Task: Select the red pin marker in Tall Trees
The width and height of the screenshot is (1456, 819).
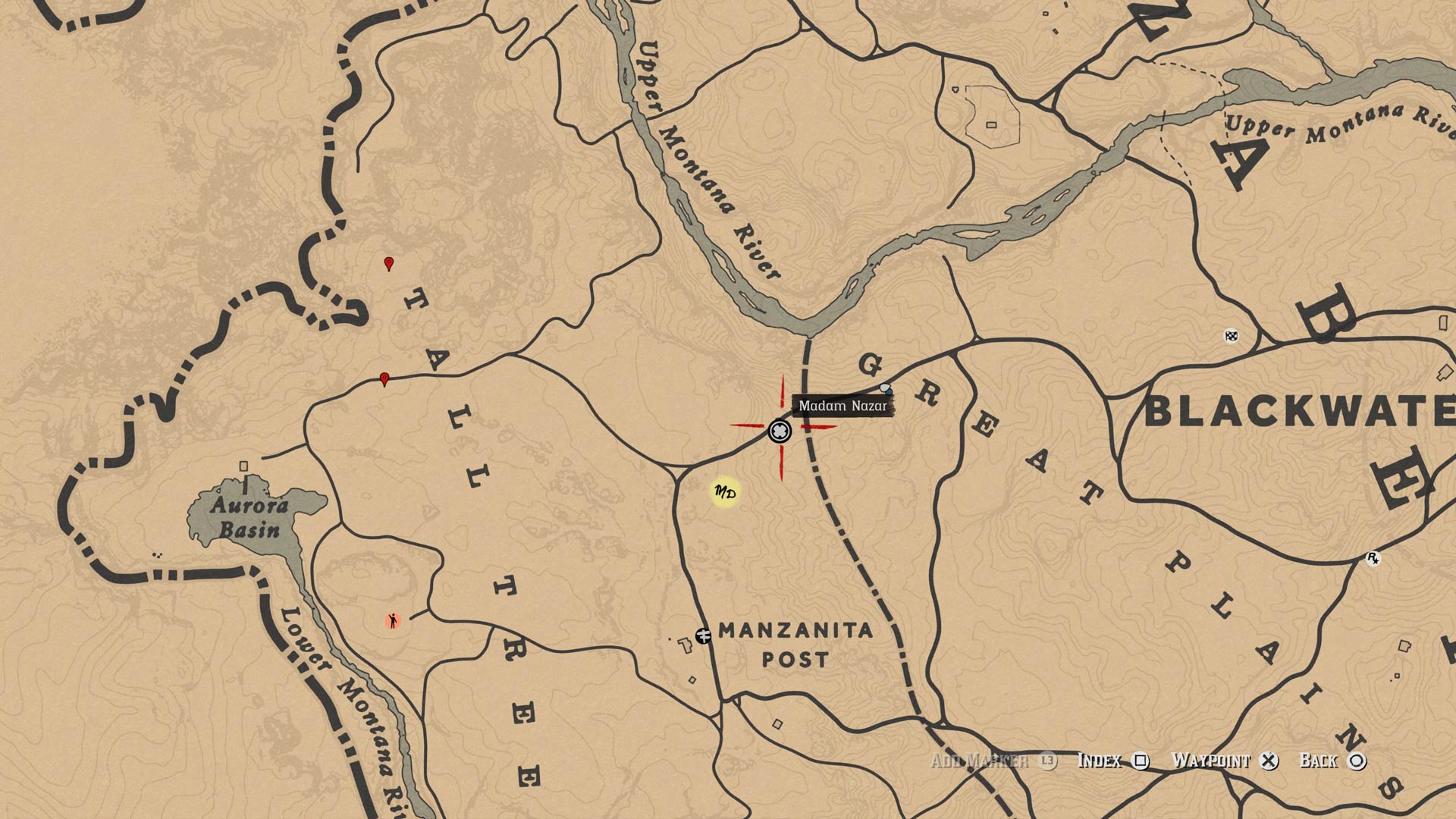Action: tap(384, 378)
